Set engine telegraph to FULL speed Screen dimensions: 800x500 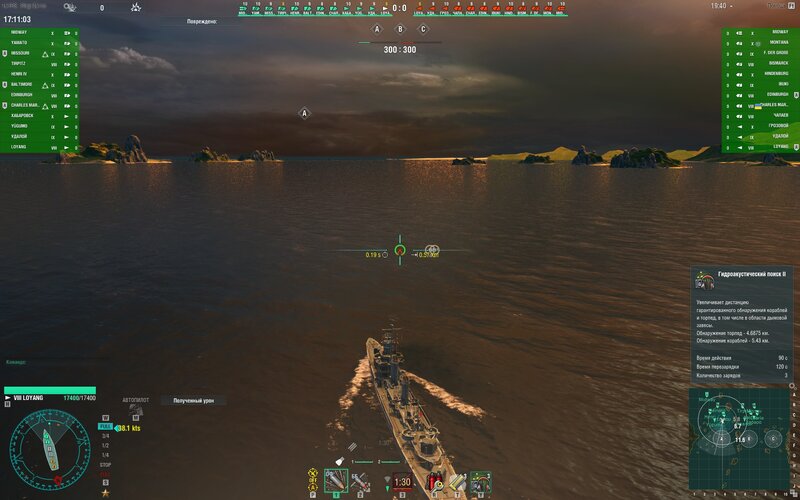pyautogui.click(x=105, y=427)
